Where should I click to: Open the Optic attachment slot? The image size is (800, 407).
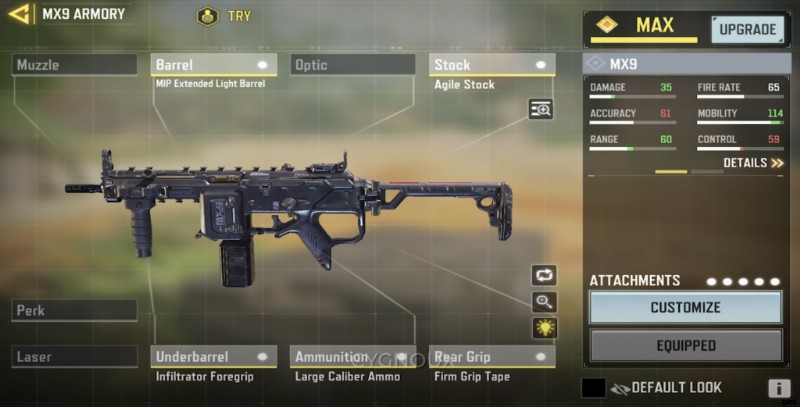coord(353,65)
